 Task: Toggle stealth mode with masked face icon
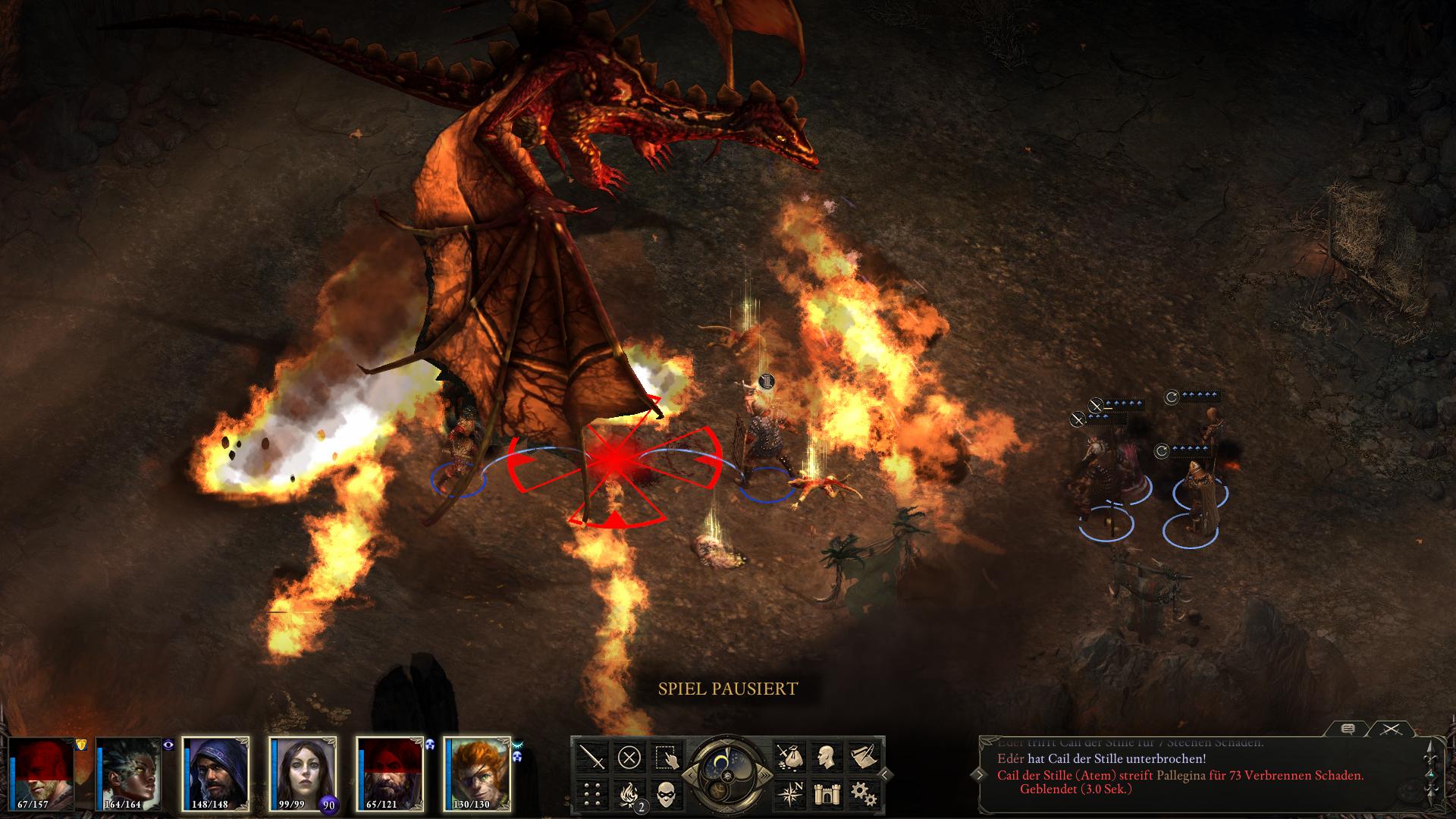(x=667, y=794)
